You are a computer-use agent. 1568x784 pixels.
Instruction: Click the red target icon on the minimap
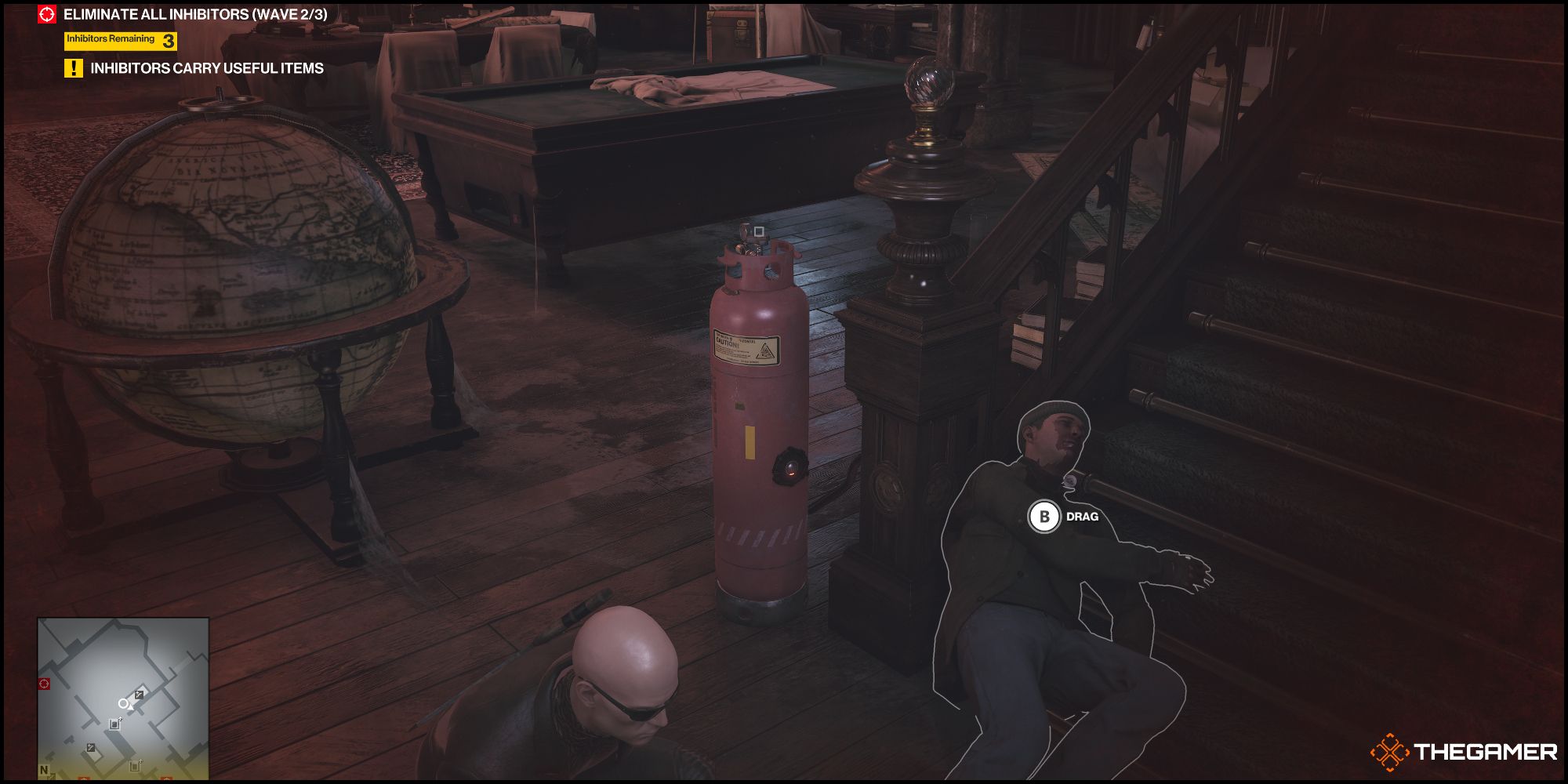click(x=44, y=684)
